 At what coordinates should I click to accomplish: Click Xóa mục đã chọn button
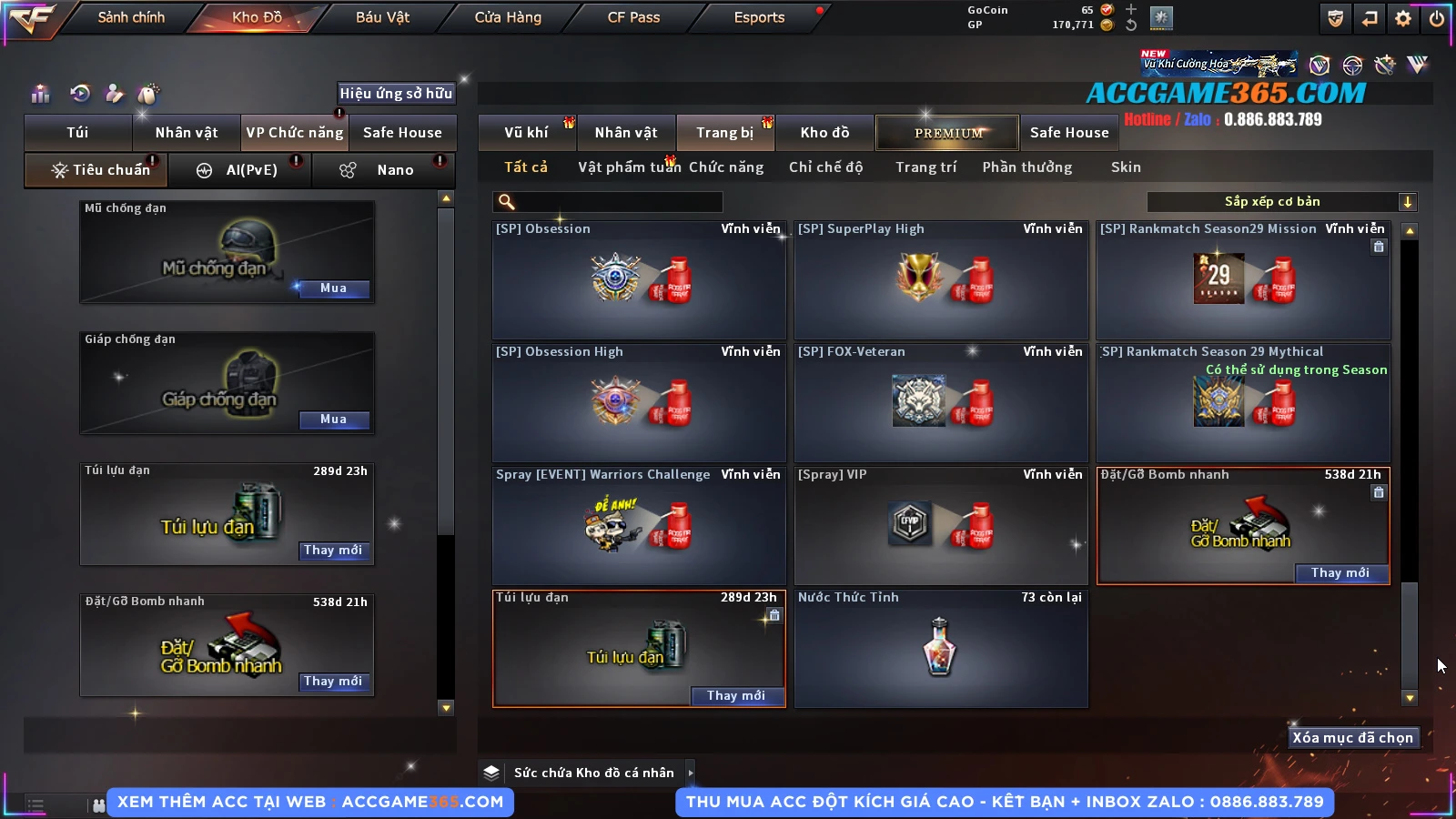click(1352, 738)
